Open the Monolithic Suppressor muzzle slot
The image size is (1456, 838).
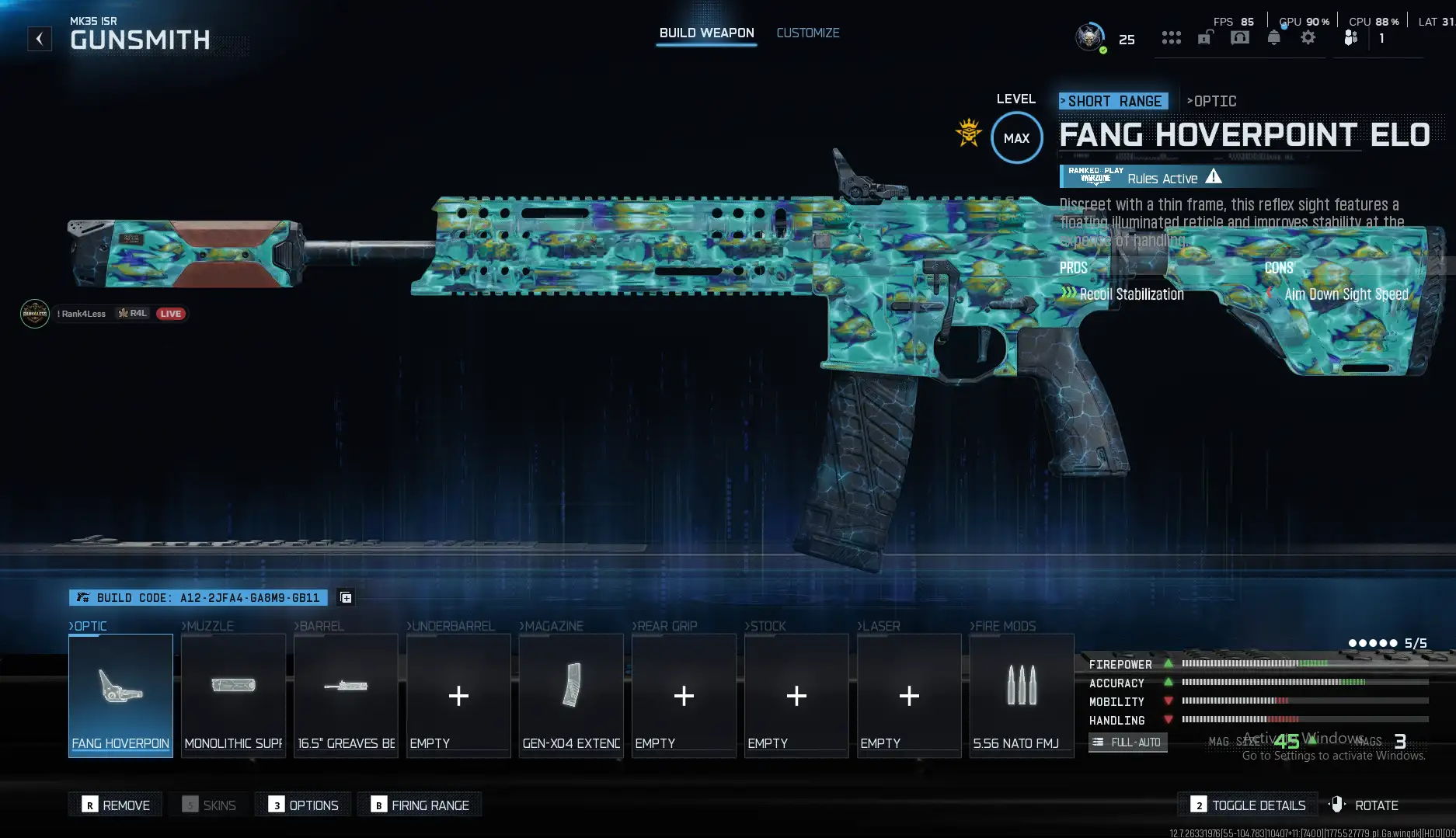(233, 695)
